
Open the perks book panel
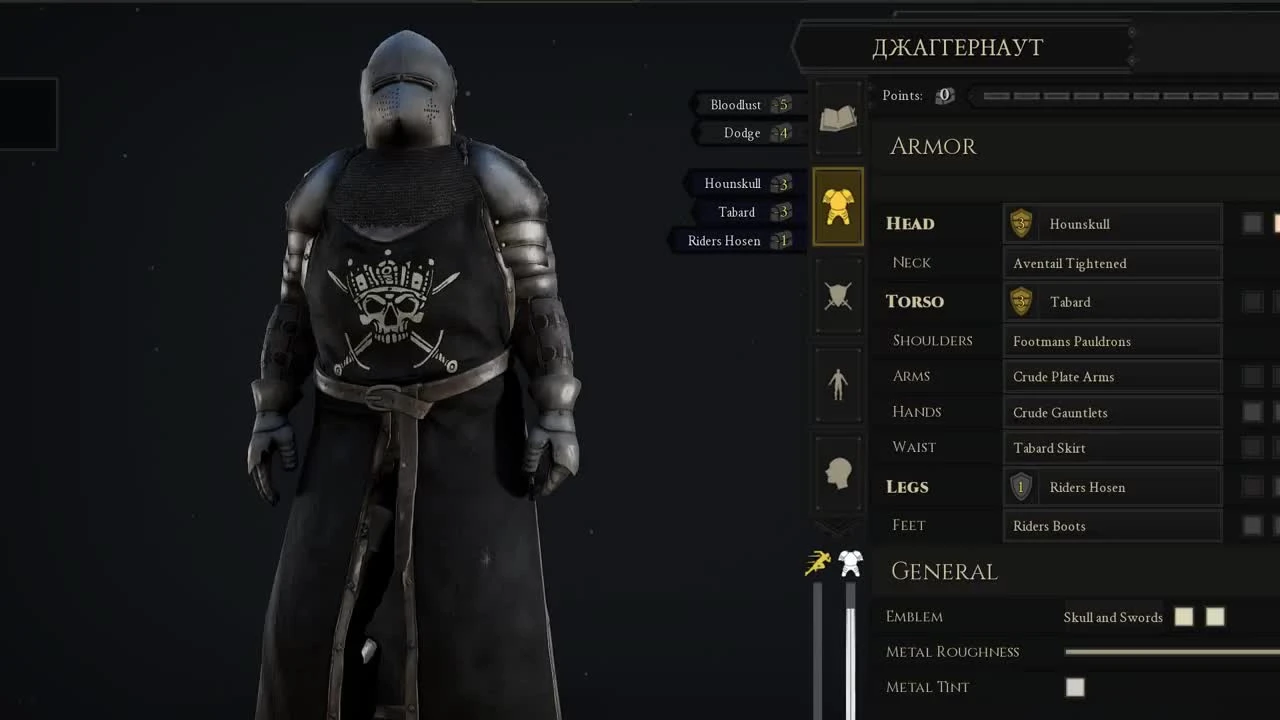(838, 118)
